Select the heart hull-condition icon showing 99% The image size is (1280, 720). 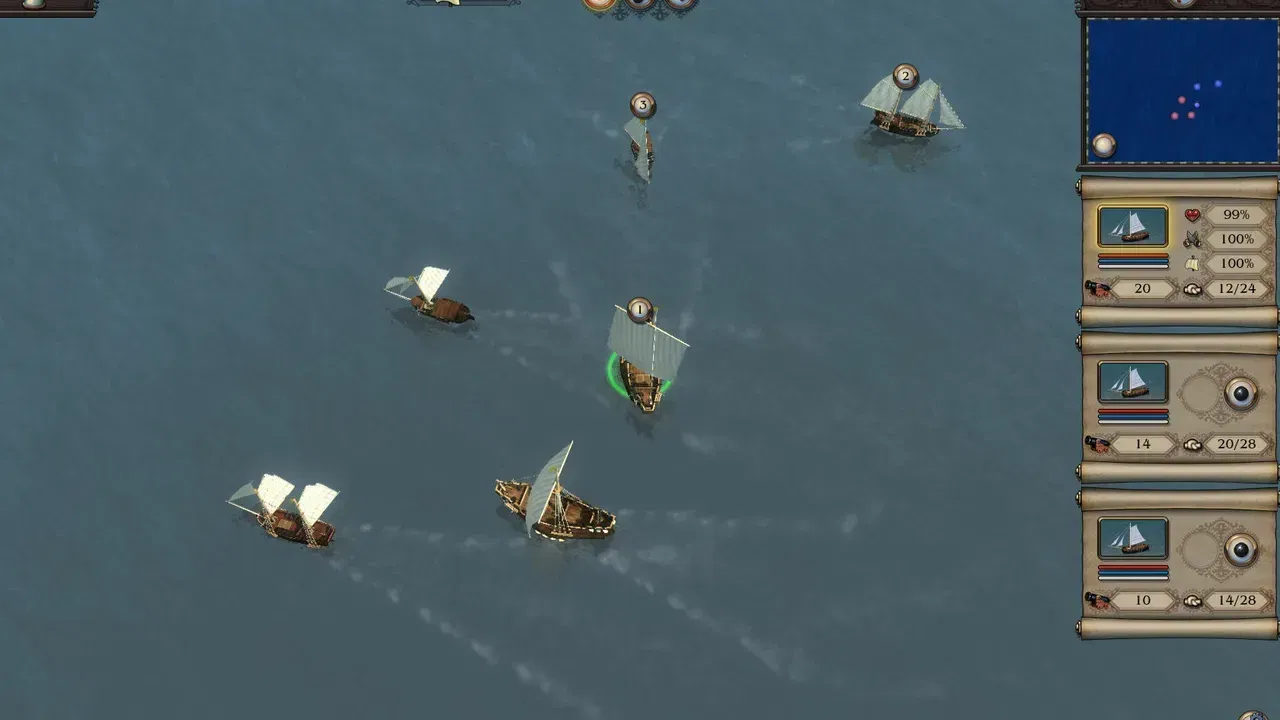click(1192, 214)
